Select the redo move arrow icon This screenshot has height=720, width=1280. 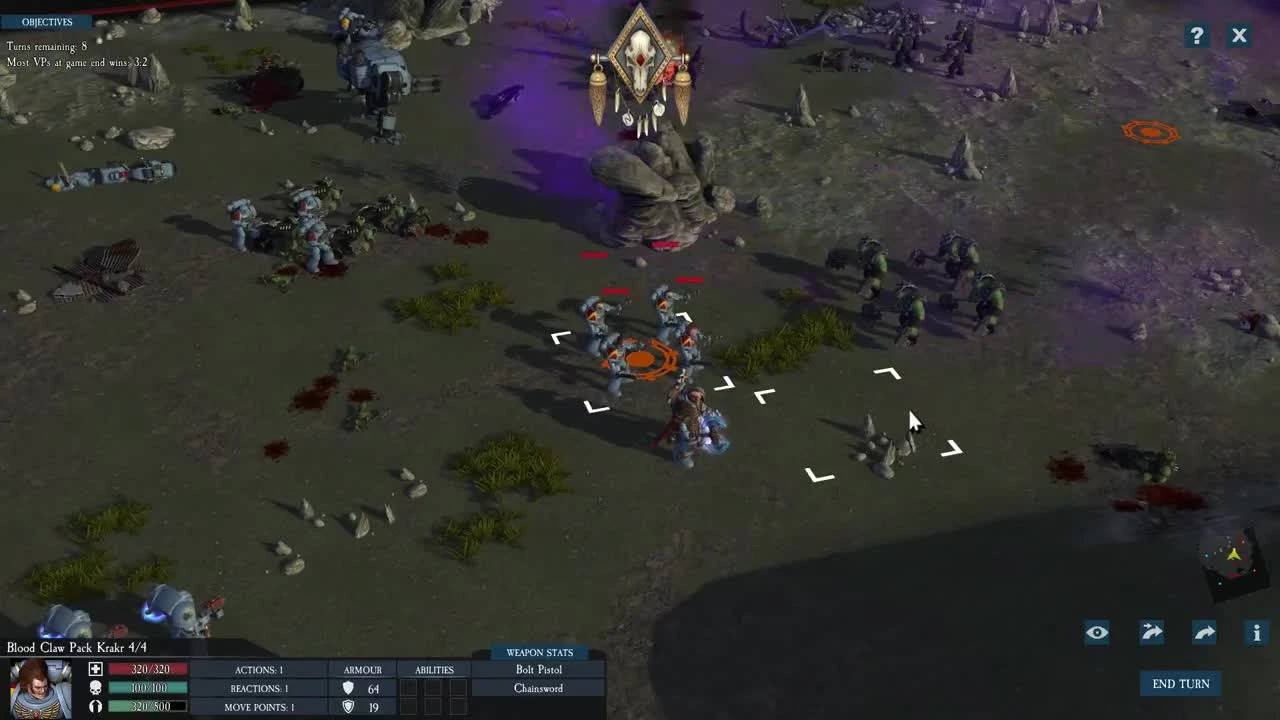tap(1203, 632)
